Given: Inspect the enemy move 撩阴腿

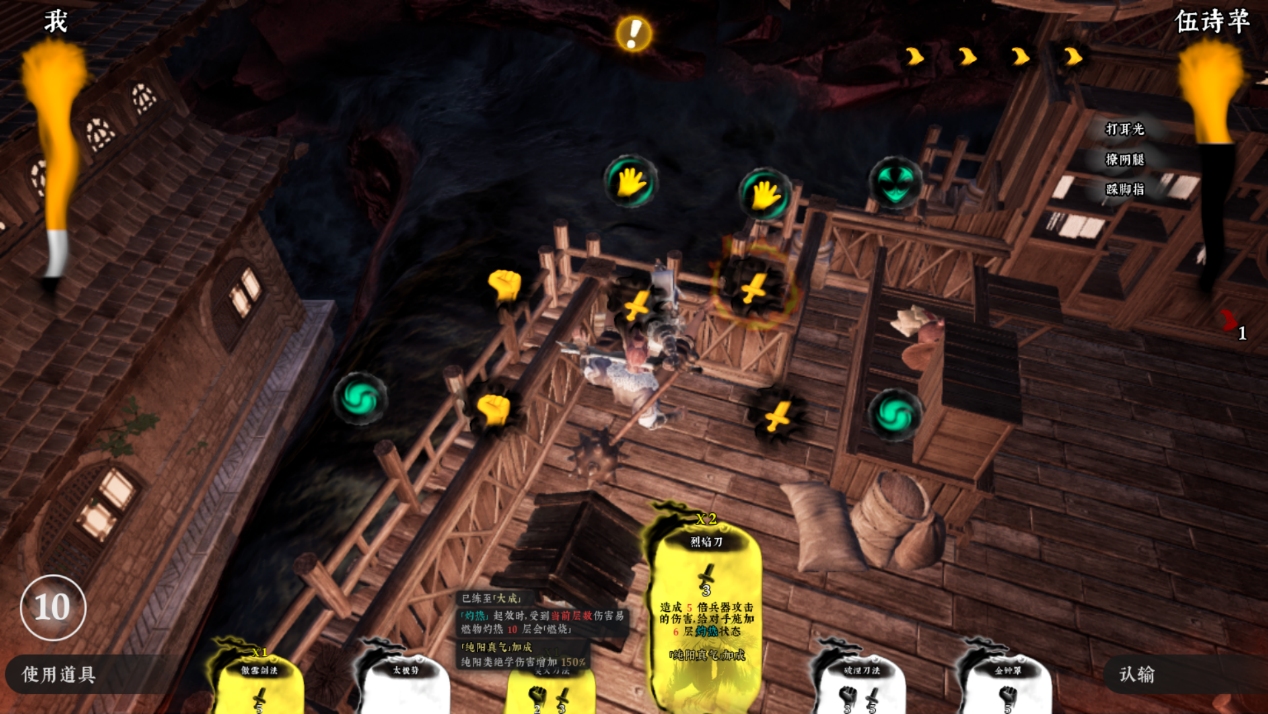Looking at the screenshot, I should (x=1124, y=159).
